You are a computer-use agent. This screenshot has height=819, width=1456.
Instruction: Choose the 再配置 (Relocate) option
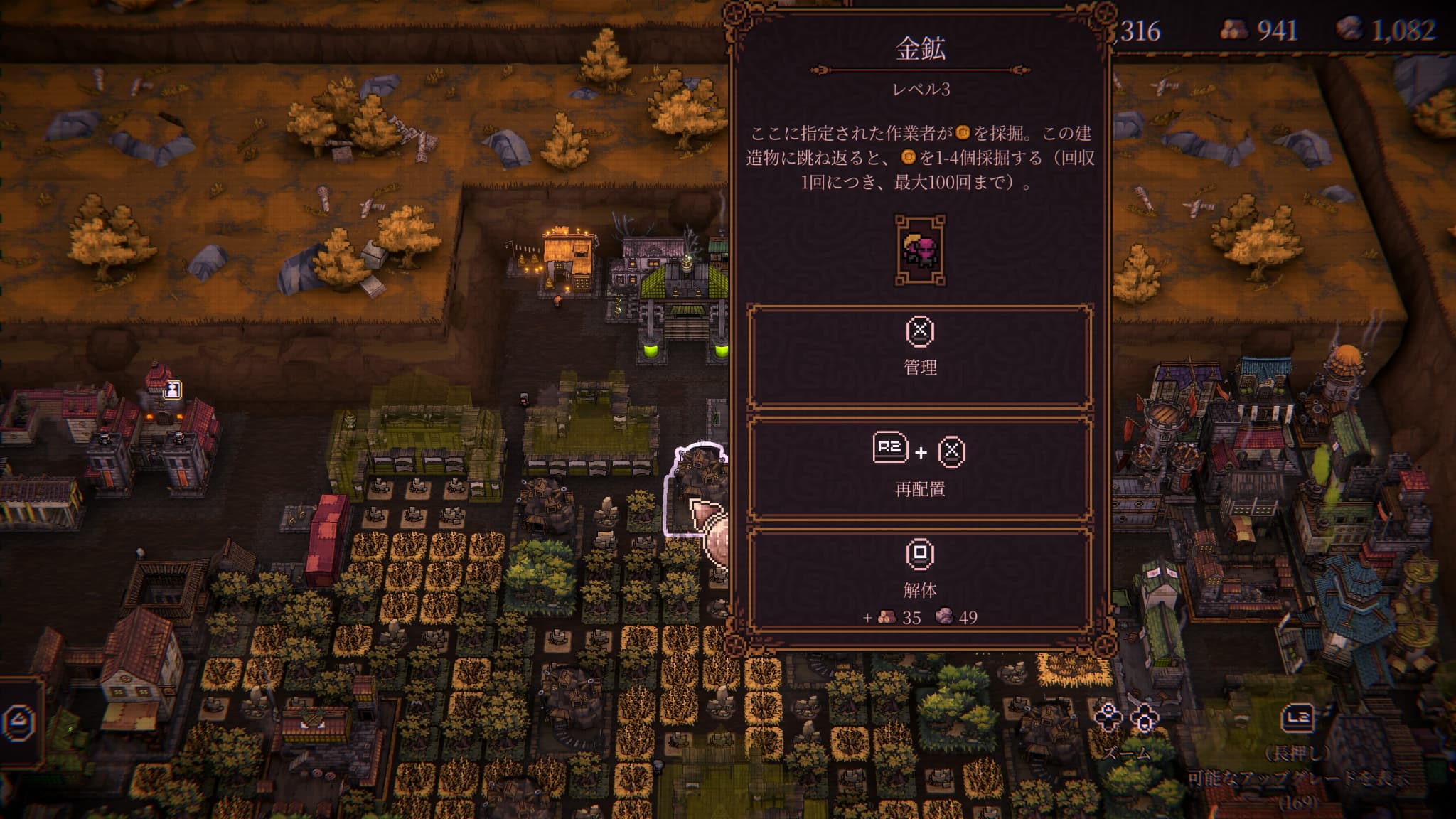(x=920, y=469)
